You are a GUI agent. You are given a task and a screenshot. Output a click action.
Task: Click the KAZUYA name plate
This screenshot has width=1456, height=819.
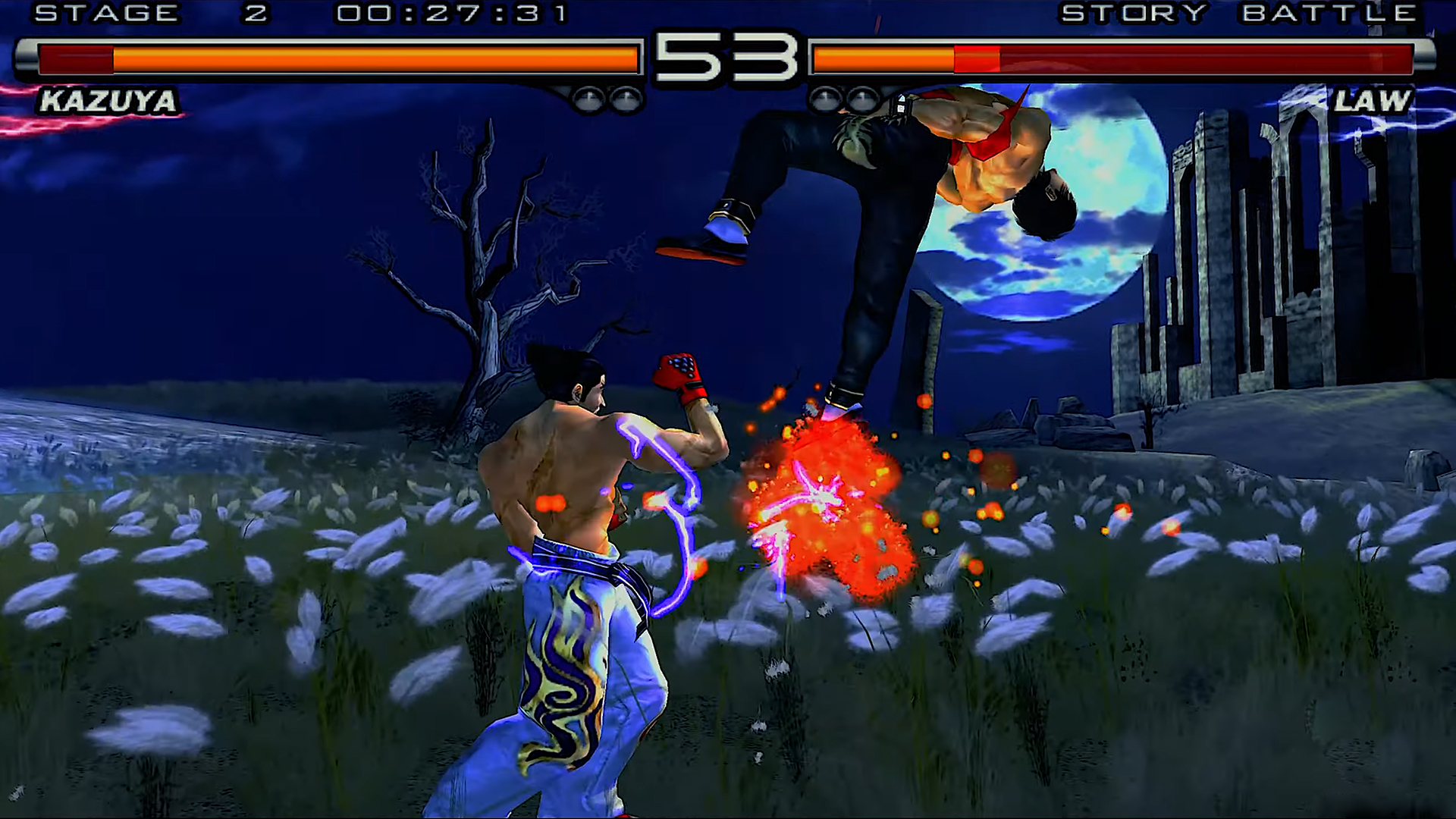coord(106,99)
